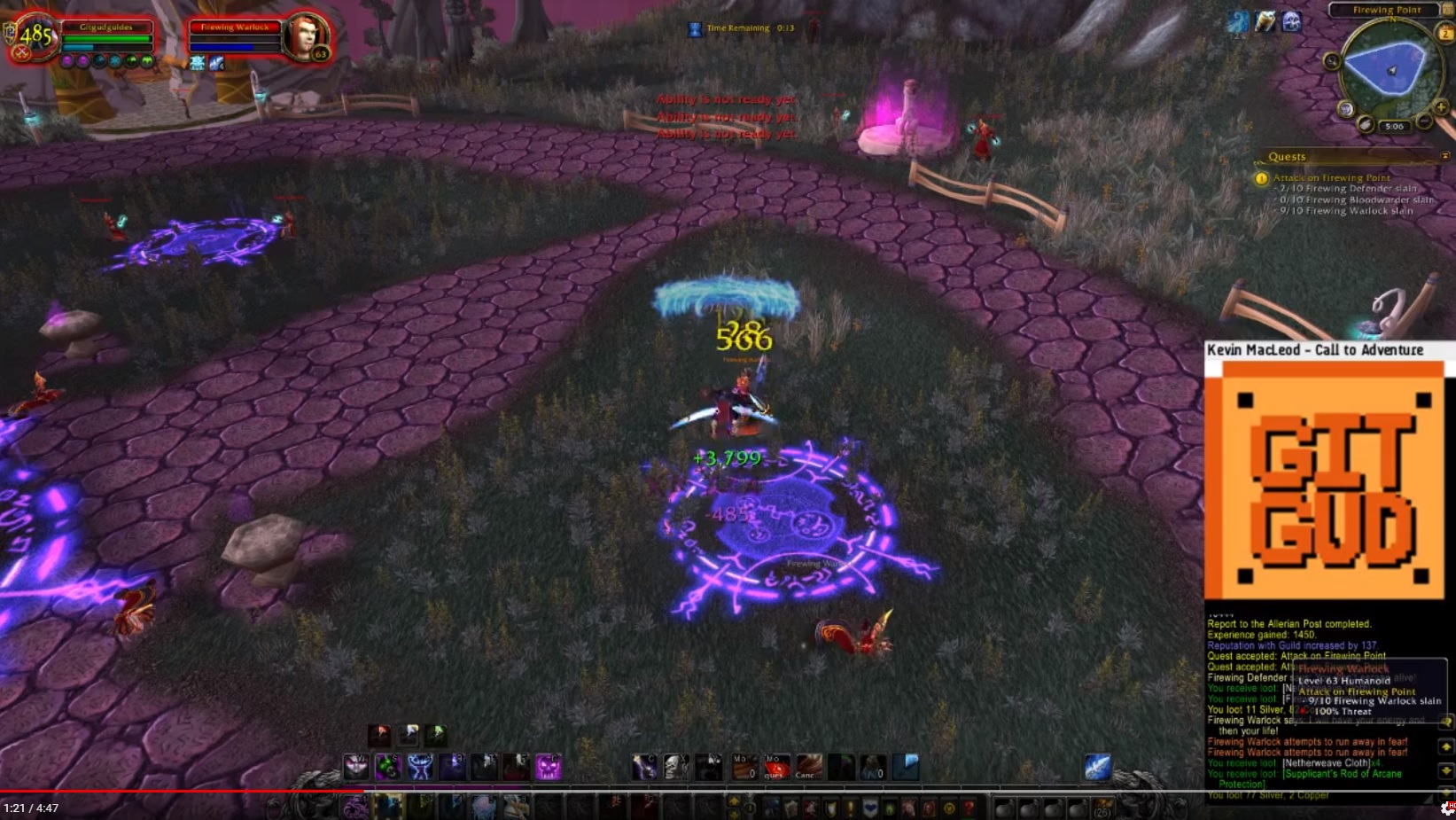Click the tracking magnifier on the minimap

tap(1332, 62)
